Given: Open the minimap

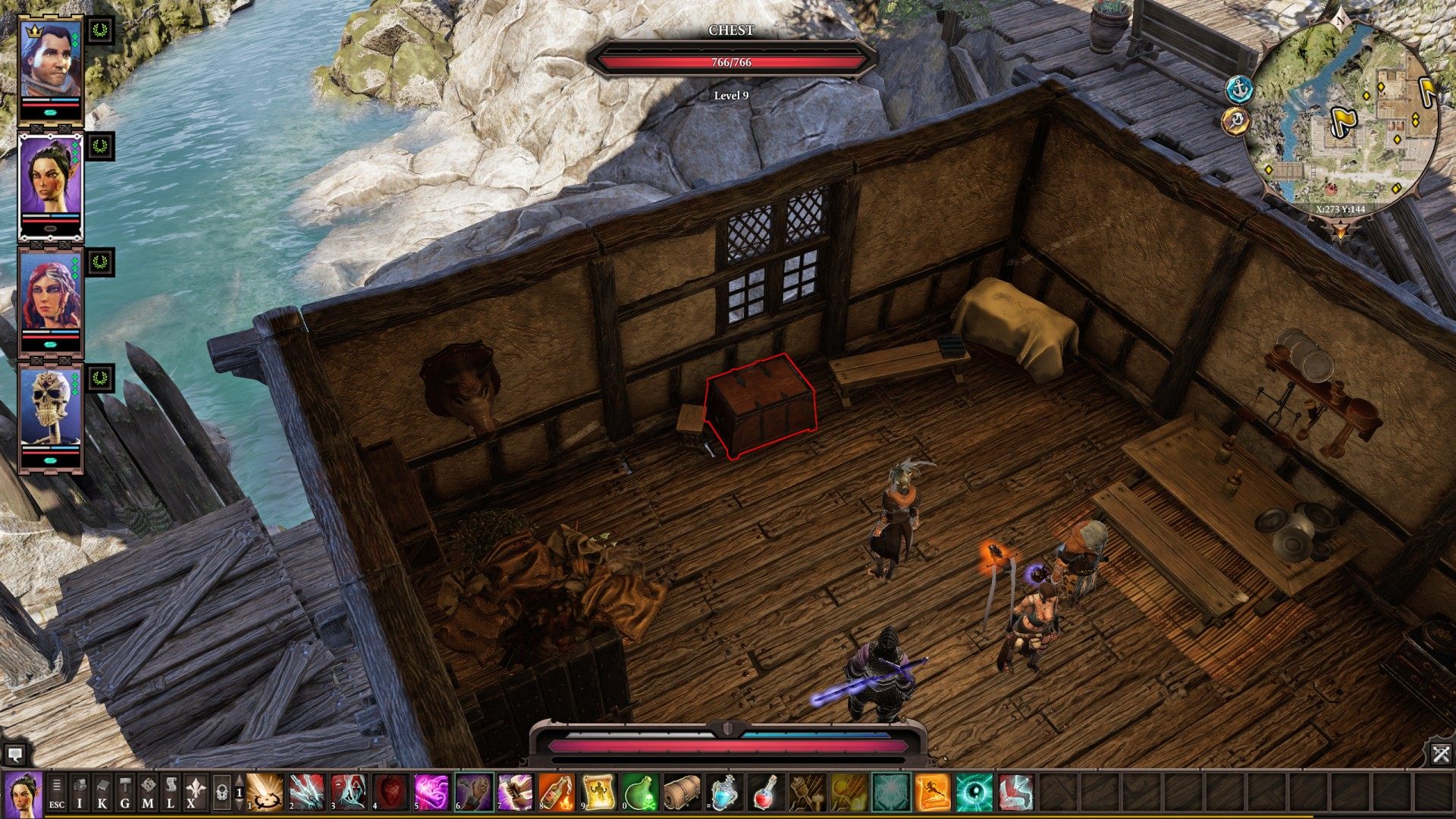Looking at the screenshot, I should coord(1342,114).
